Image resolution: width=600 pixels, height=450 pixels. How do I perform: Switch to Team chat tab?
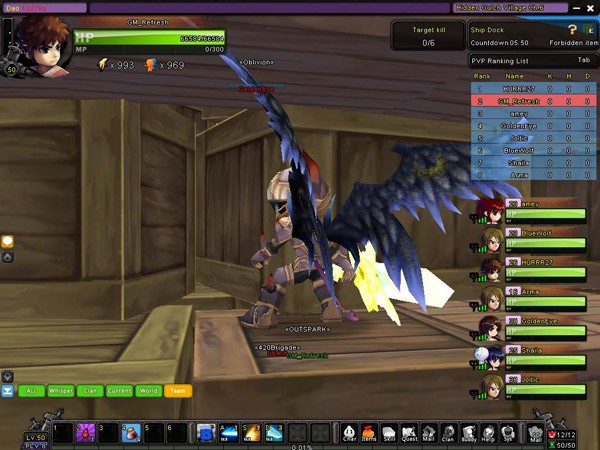click(x=178, y=391)
